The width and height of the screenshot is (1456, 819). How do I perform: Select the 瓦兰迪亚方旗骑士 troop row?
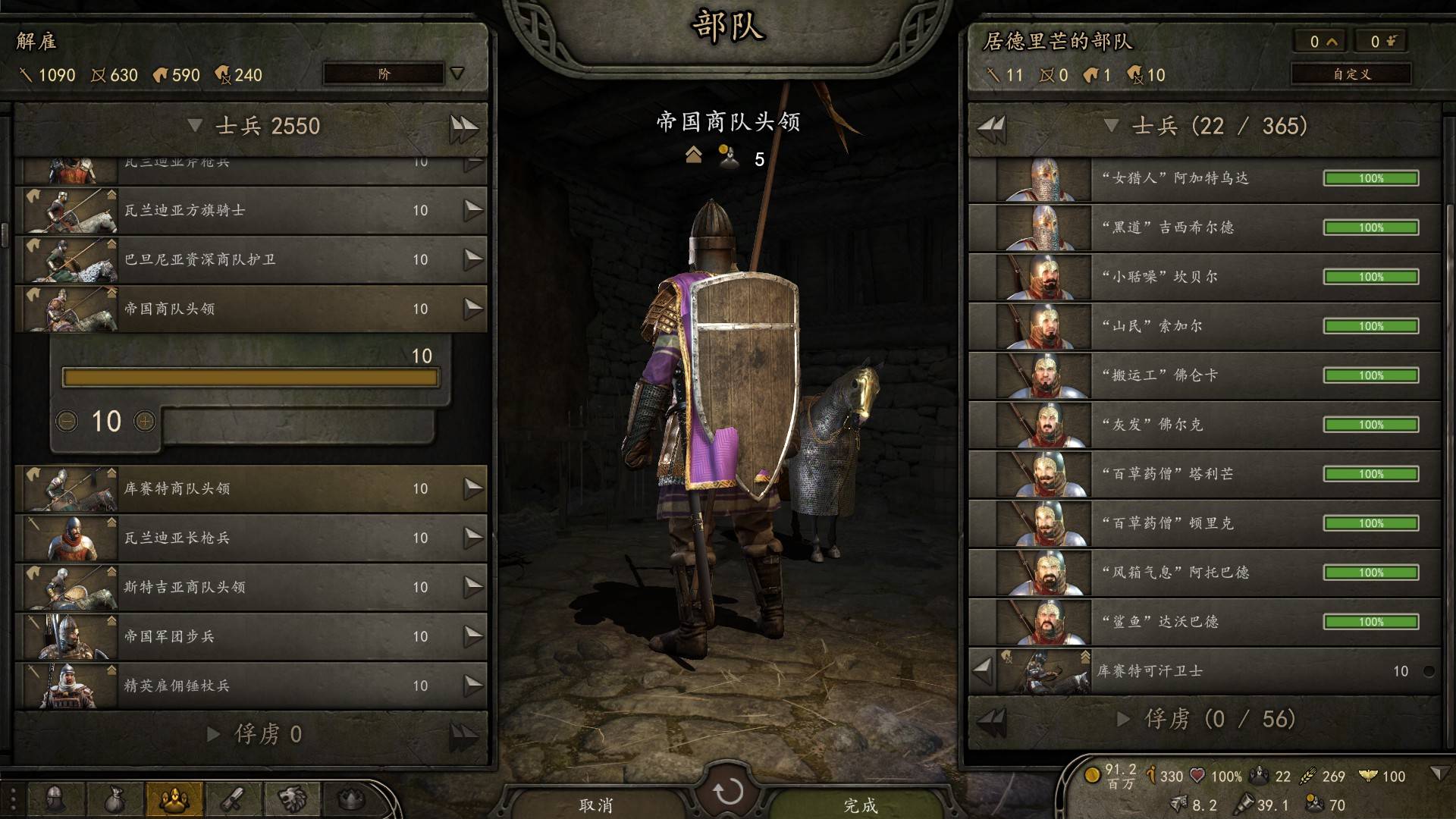(250, 210)
